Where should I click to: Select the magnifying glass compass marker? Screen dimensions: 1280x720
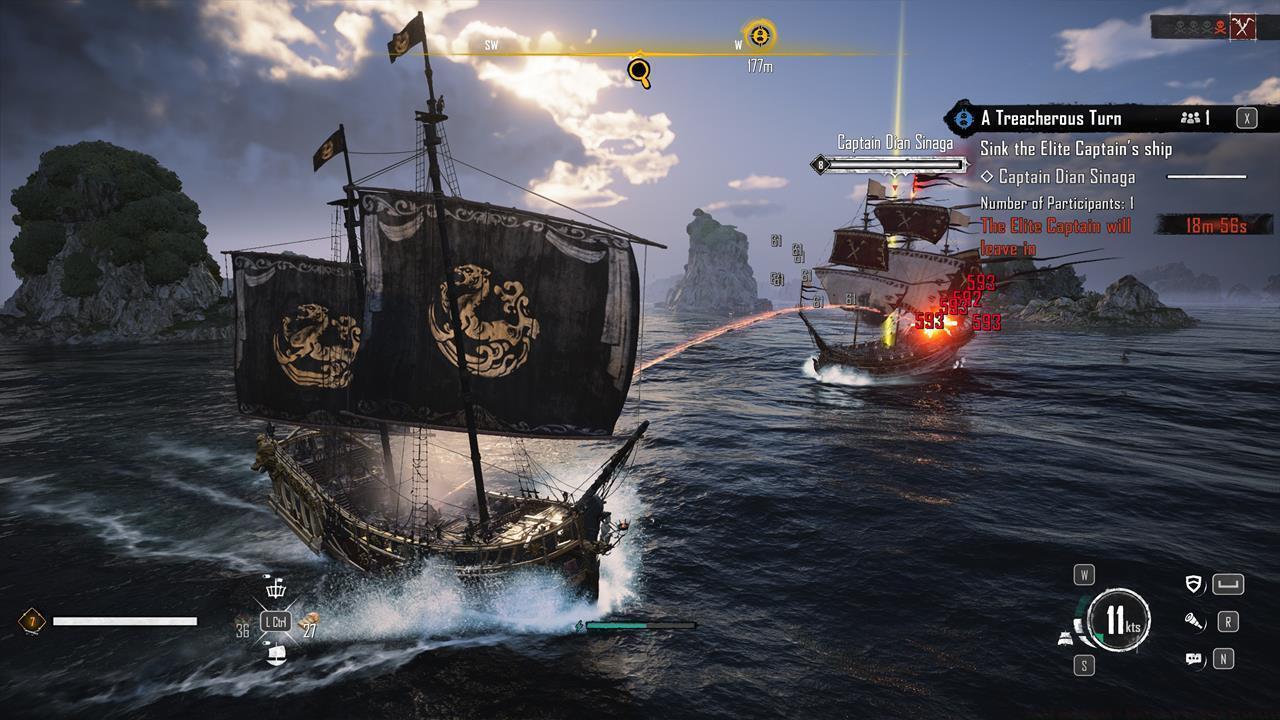pos(639,70)
